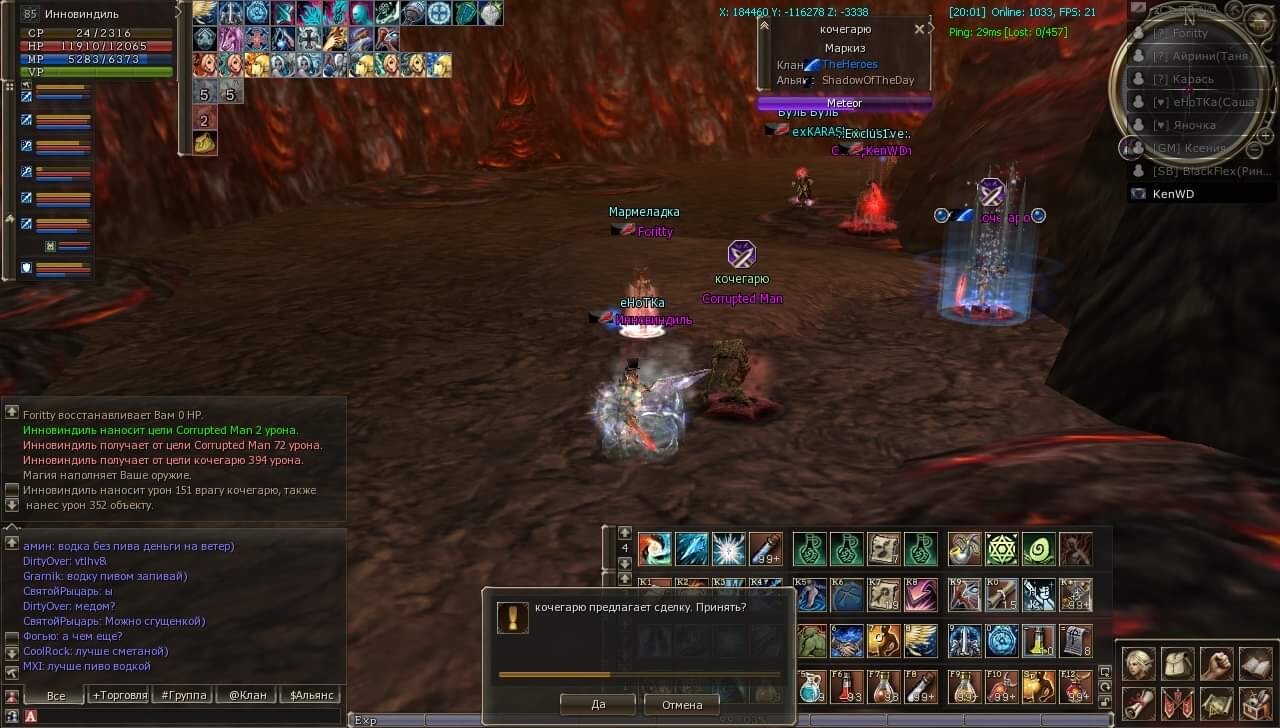
Task: Accept the trade with the Да button
Action: click(x=598, y=704)
